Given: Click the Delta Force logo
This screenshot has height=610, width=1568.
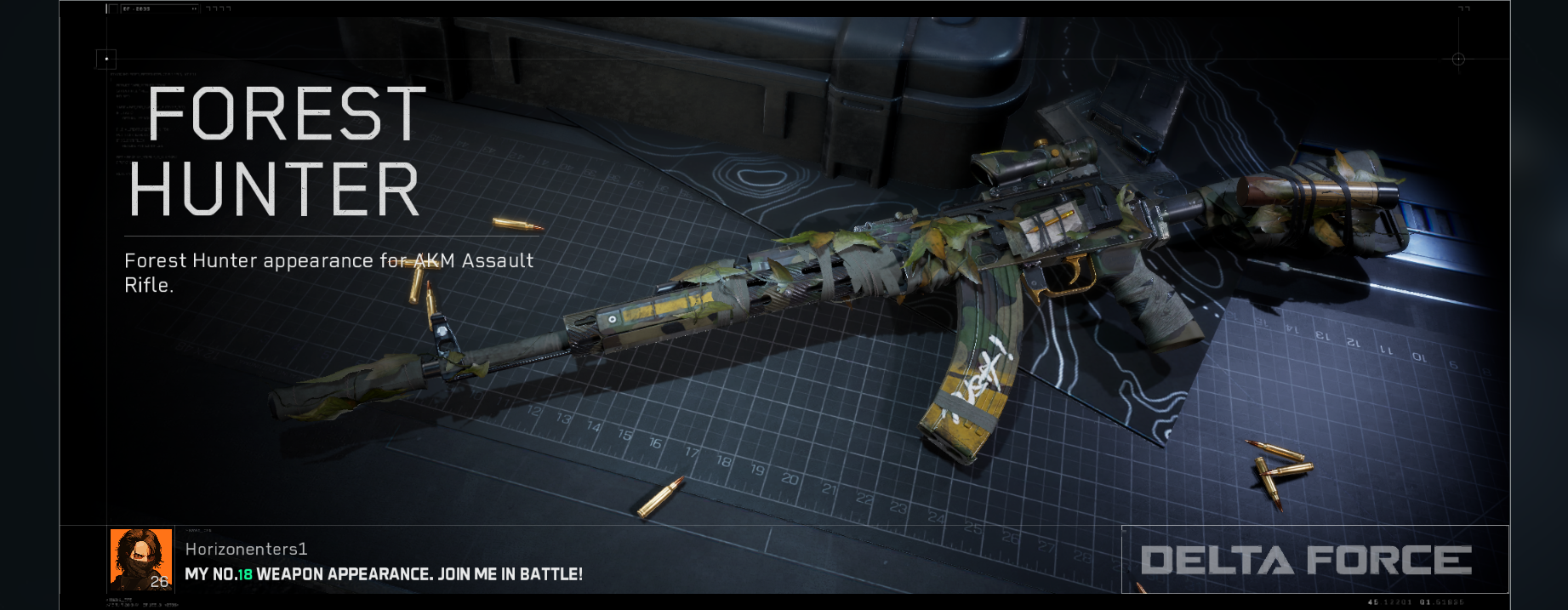Looking at the screenshot, I should [x=1306, y=560].
